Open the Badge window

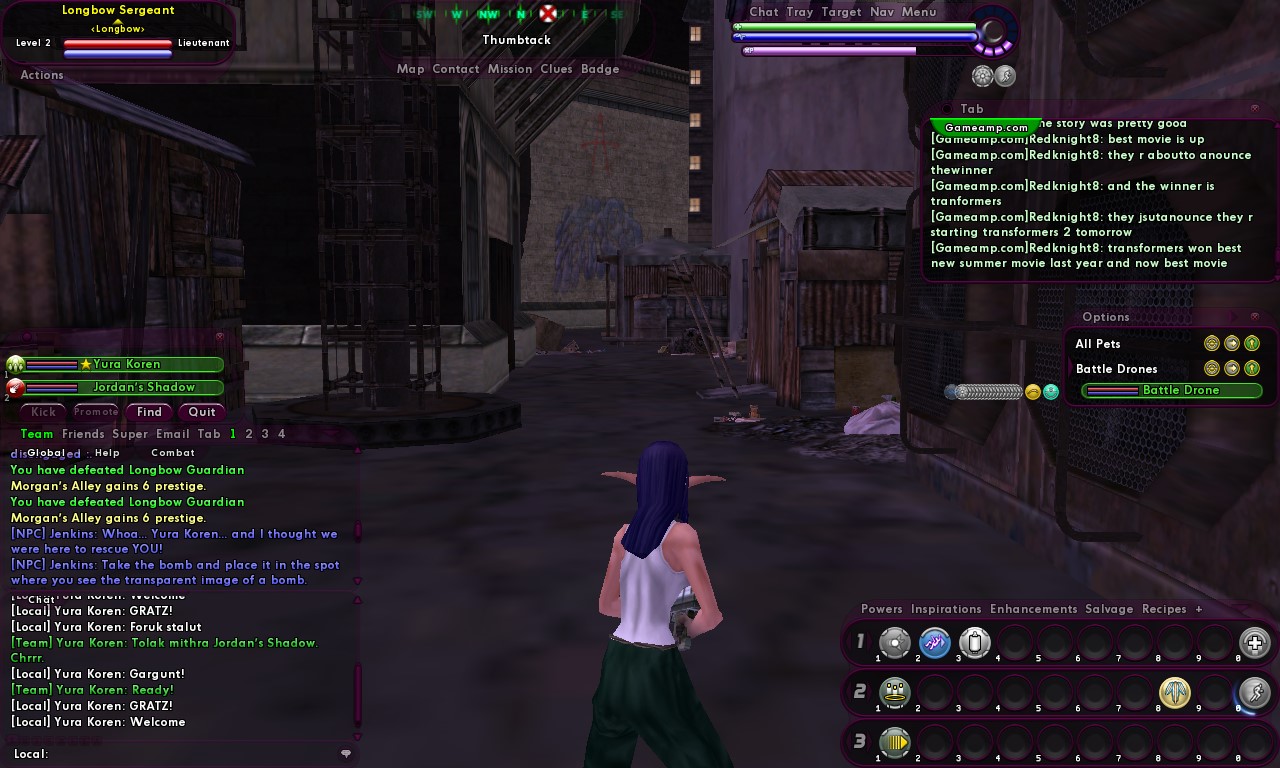(x=600, y=69)
